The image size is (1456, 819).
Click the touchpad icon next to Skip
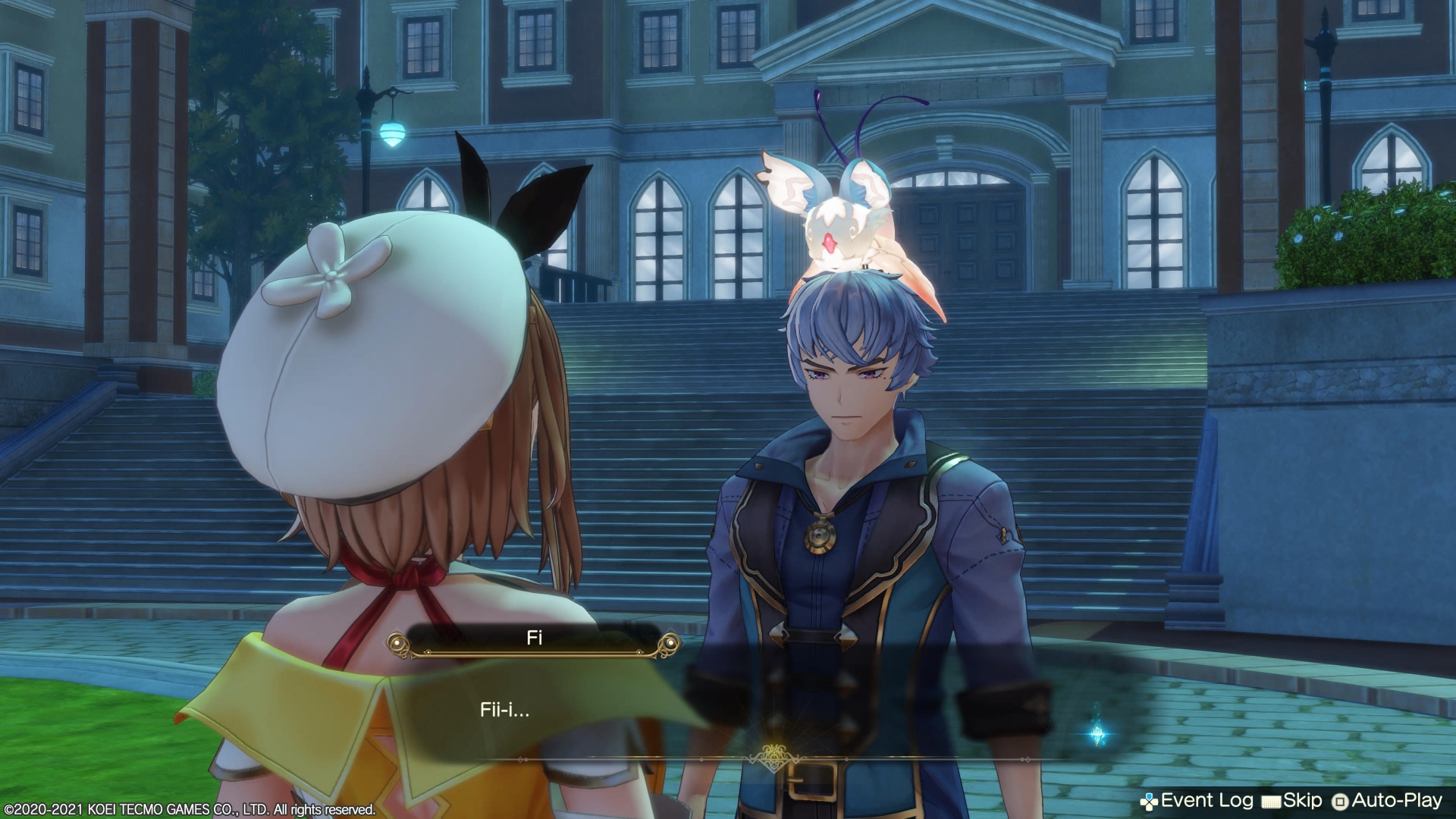pyautogui.click(x=1271, y=800)
